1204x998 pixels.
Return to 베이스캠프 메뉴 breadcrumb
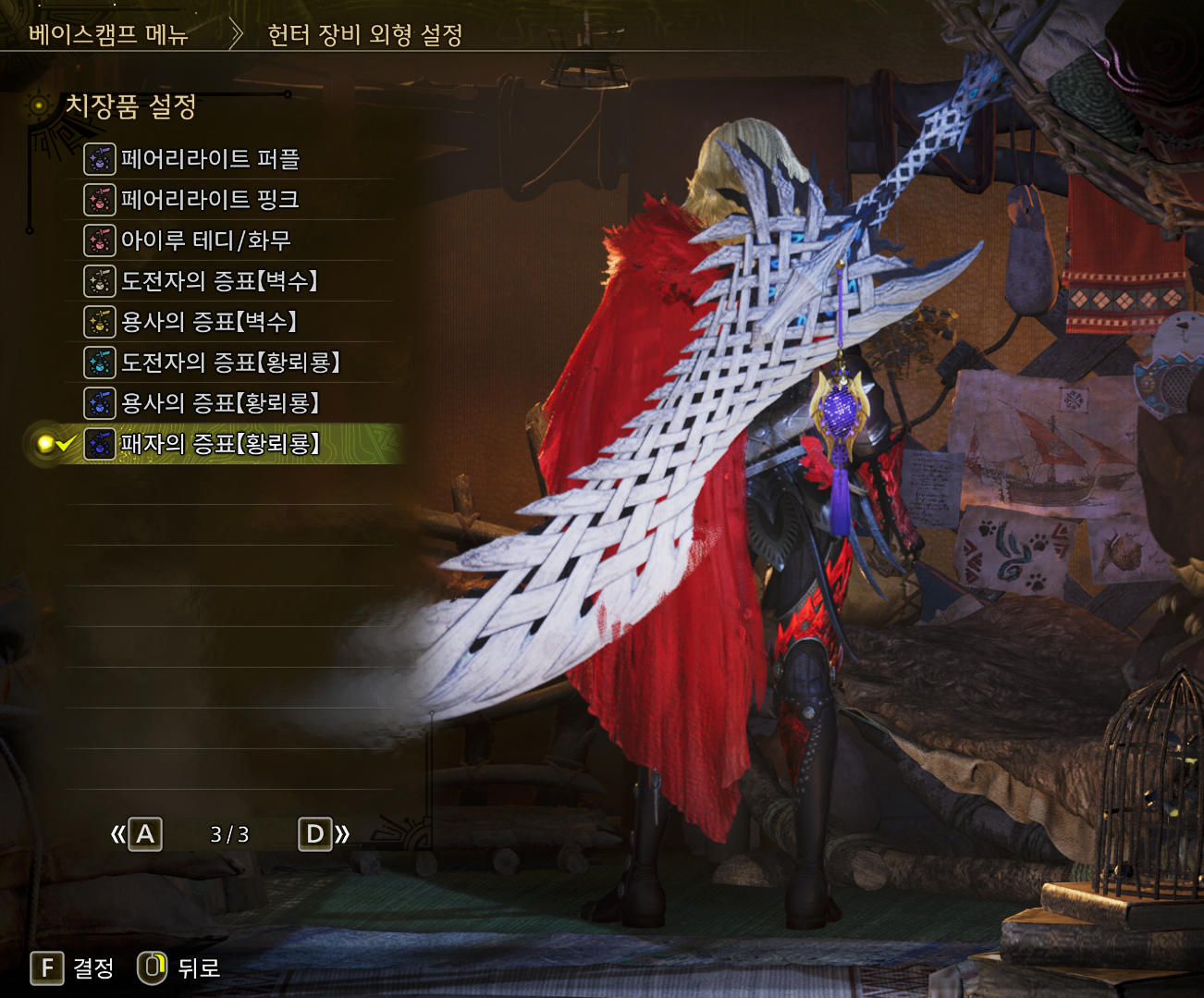[x=108, y=35]
